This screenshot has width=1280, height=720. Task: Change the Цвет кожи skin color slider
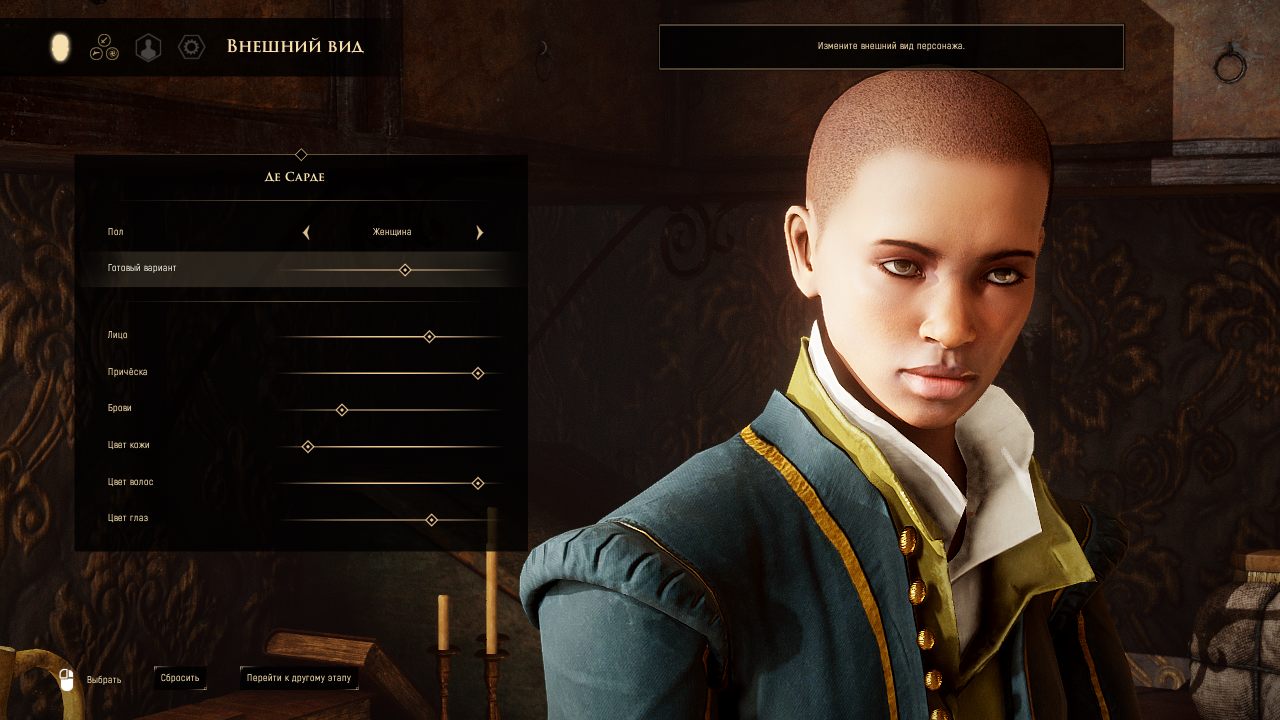(308, 447)
